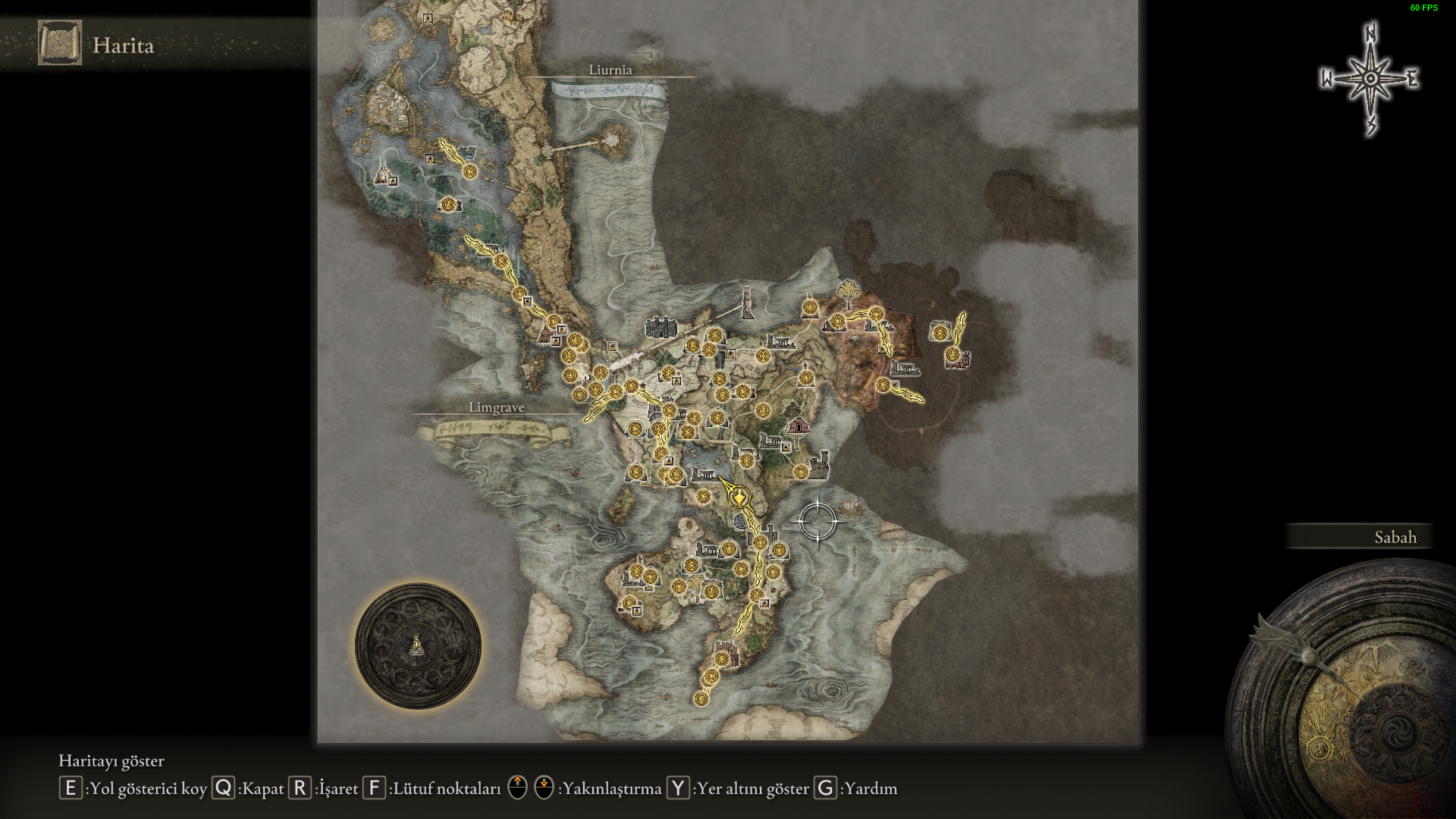This screenshot has width=1456, height=819.
Task: Select the Limgrave region label
Action: 496,408
